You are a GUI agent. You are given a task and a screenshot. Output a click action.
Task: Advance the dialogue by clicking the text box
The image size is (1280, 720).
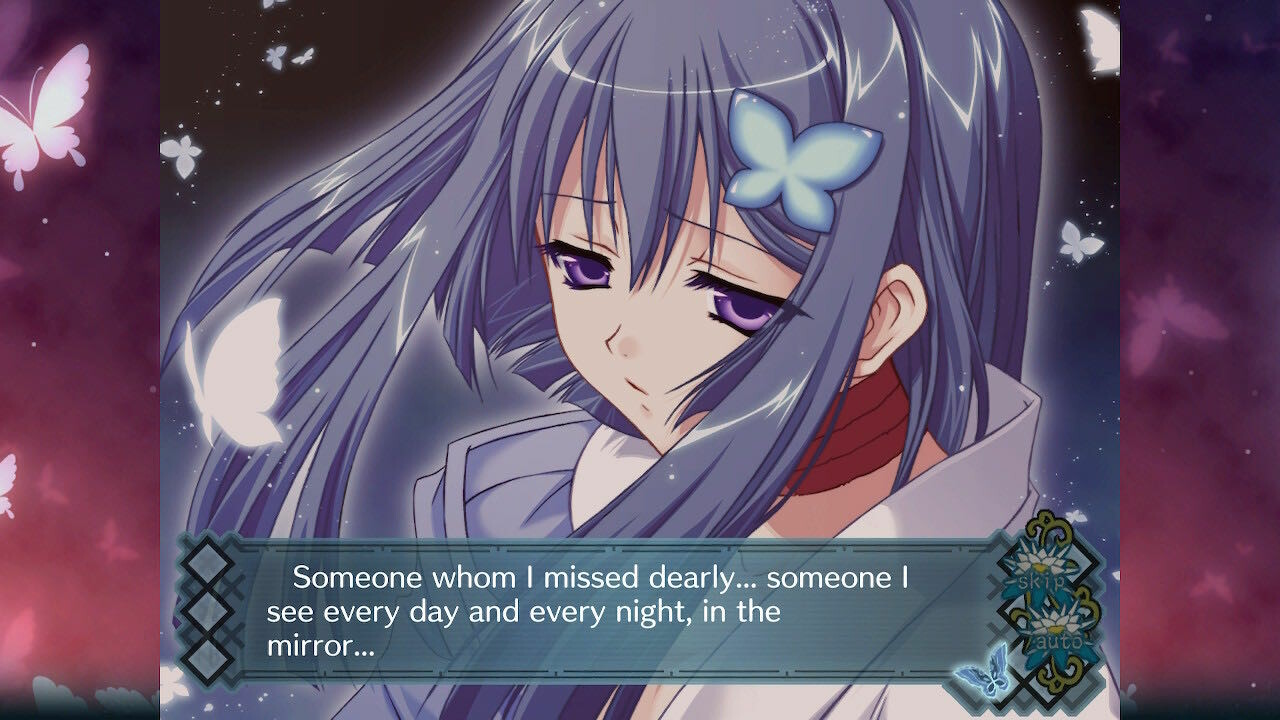coord(620,605)
